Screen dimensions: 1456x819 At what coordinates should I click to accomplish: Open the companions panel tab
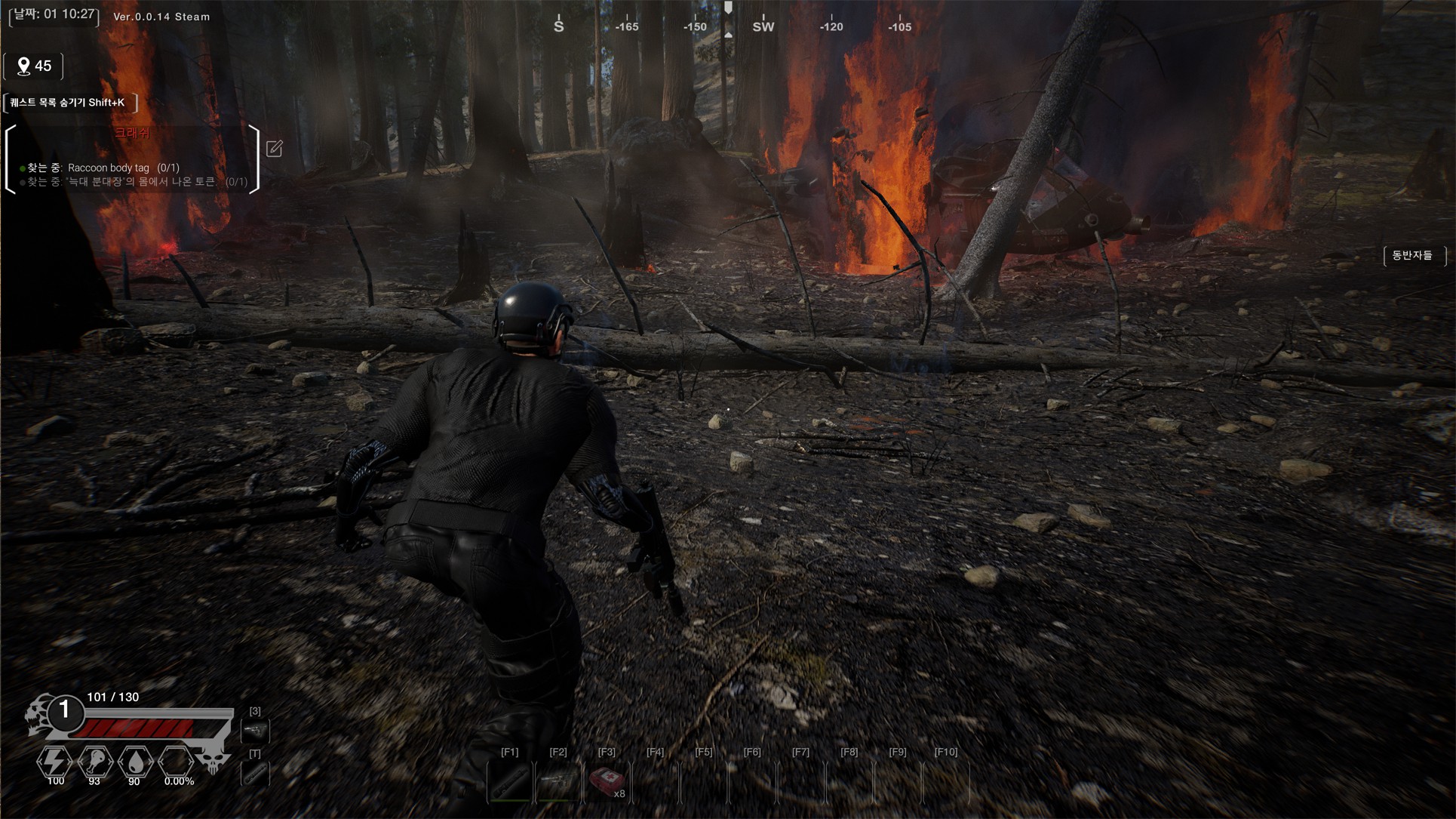(1412, 256)
